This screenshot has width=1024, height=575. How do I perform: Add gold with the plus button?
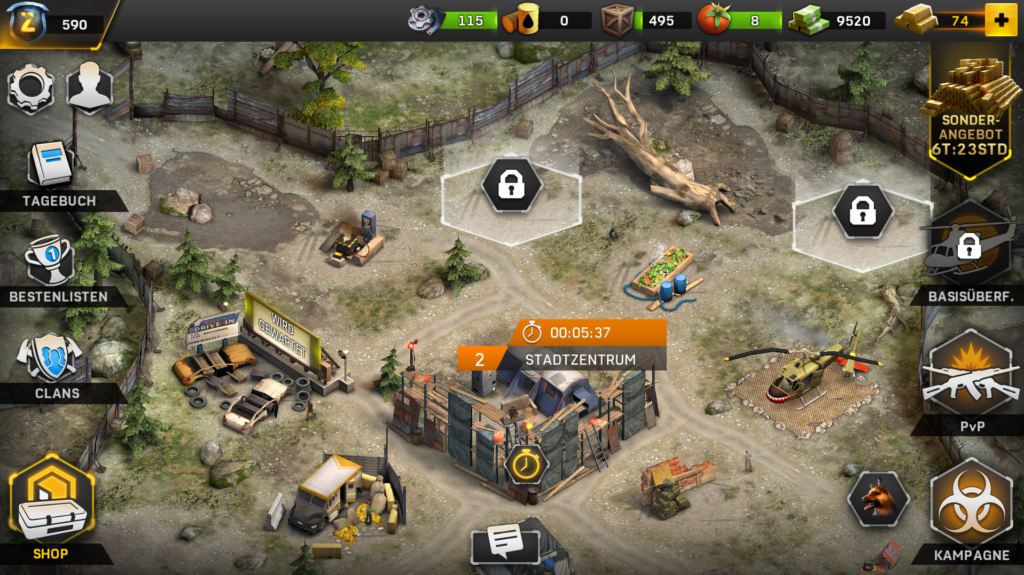tap(999, 20)
